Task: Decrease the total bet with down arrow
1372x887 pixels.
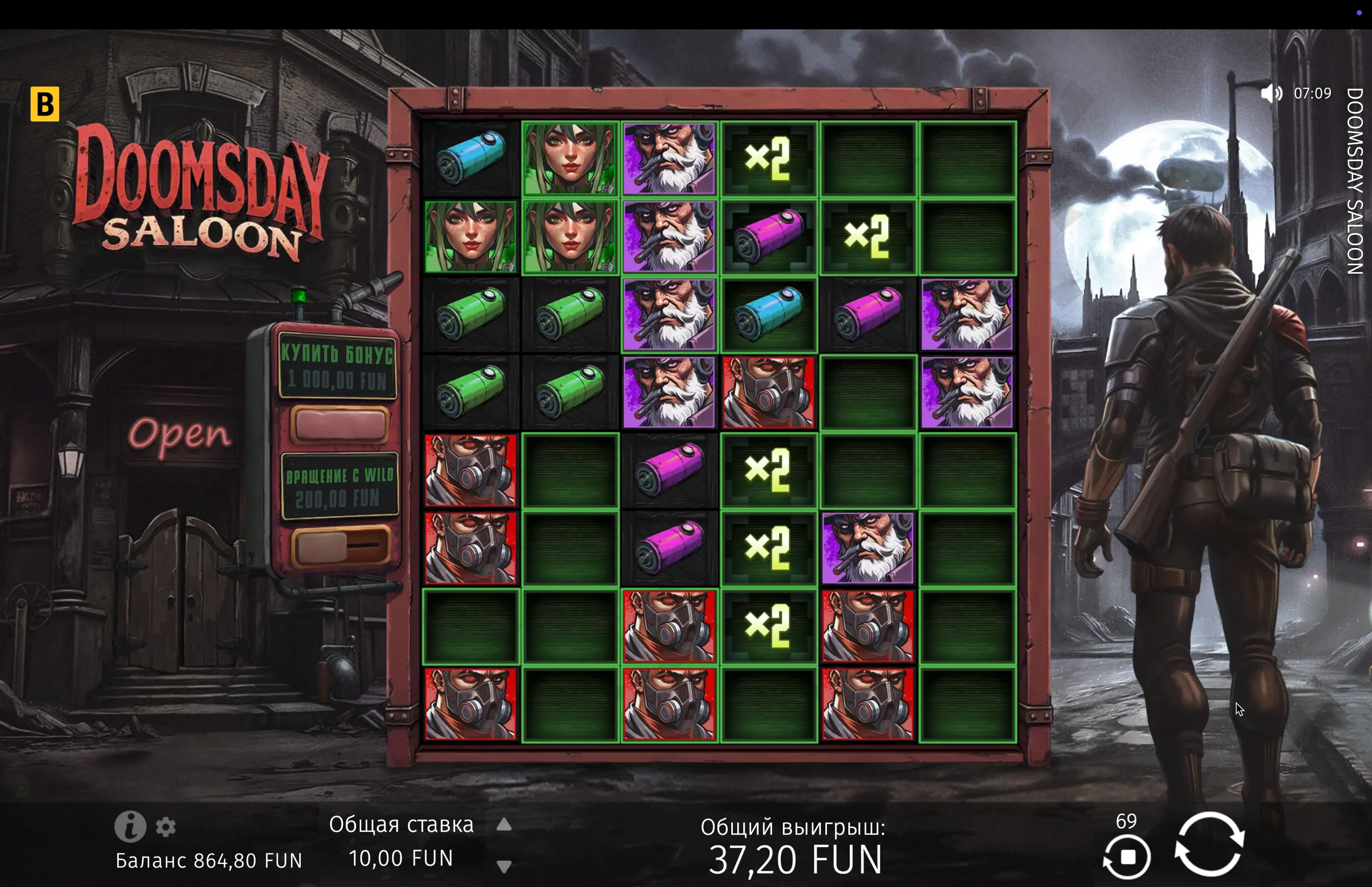Action: pos(504,866)
